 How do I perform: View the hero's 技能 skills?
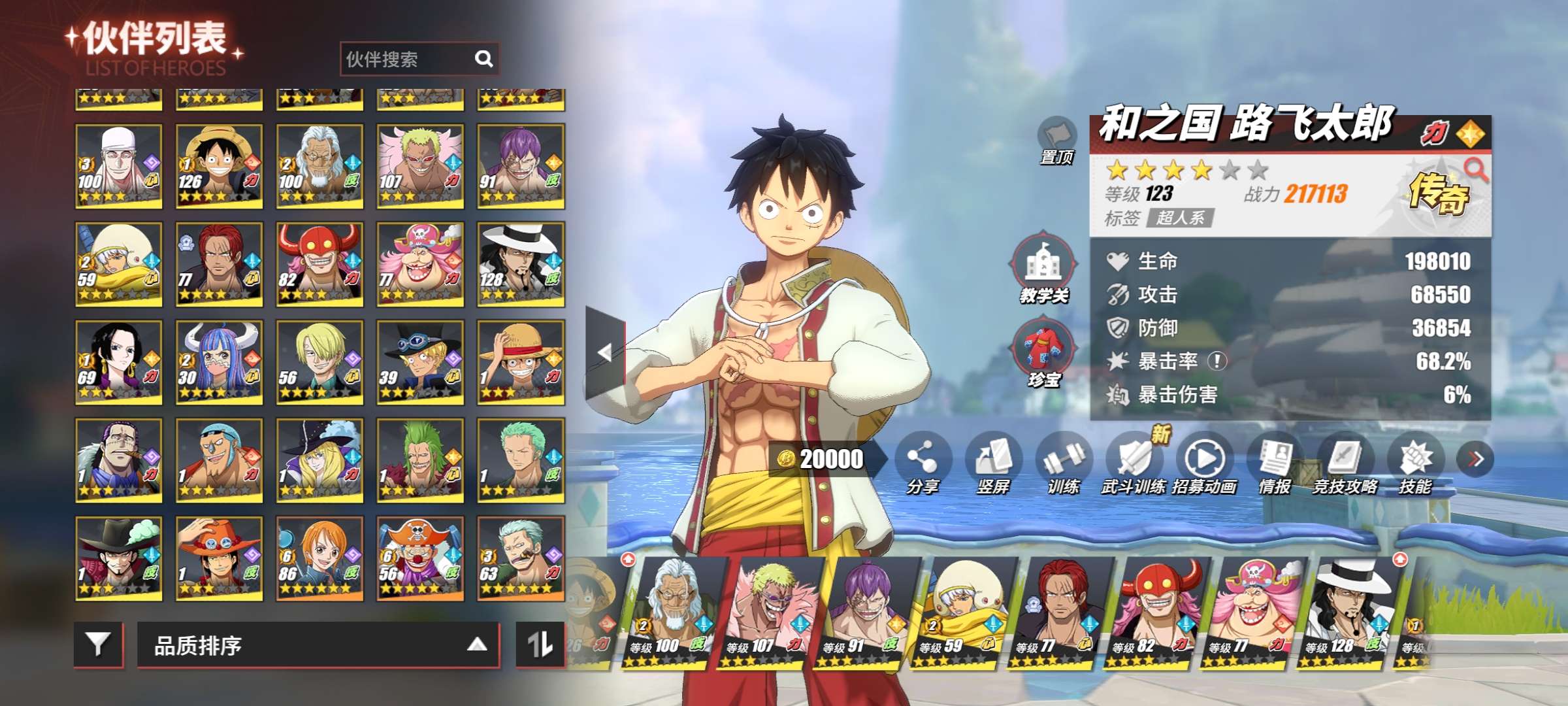point(1415,462)
